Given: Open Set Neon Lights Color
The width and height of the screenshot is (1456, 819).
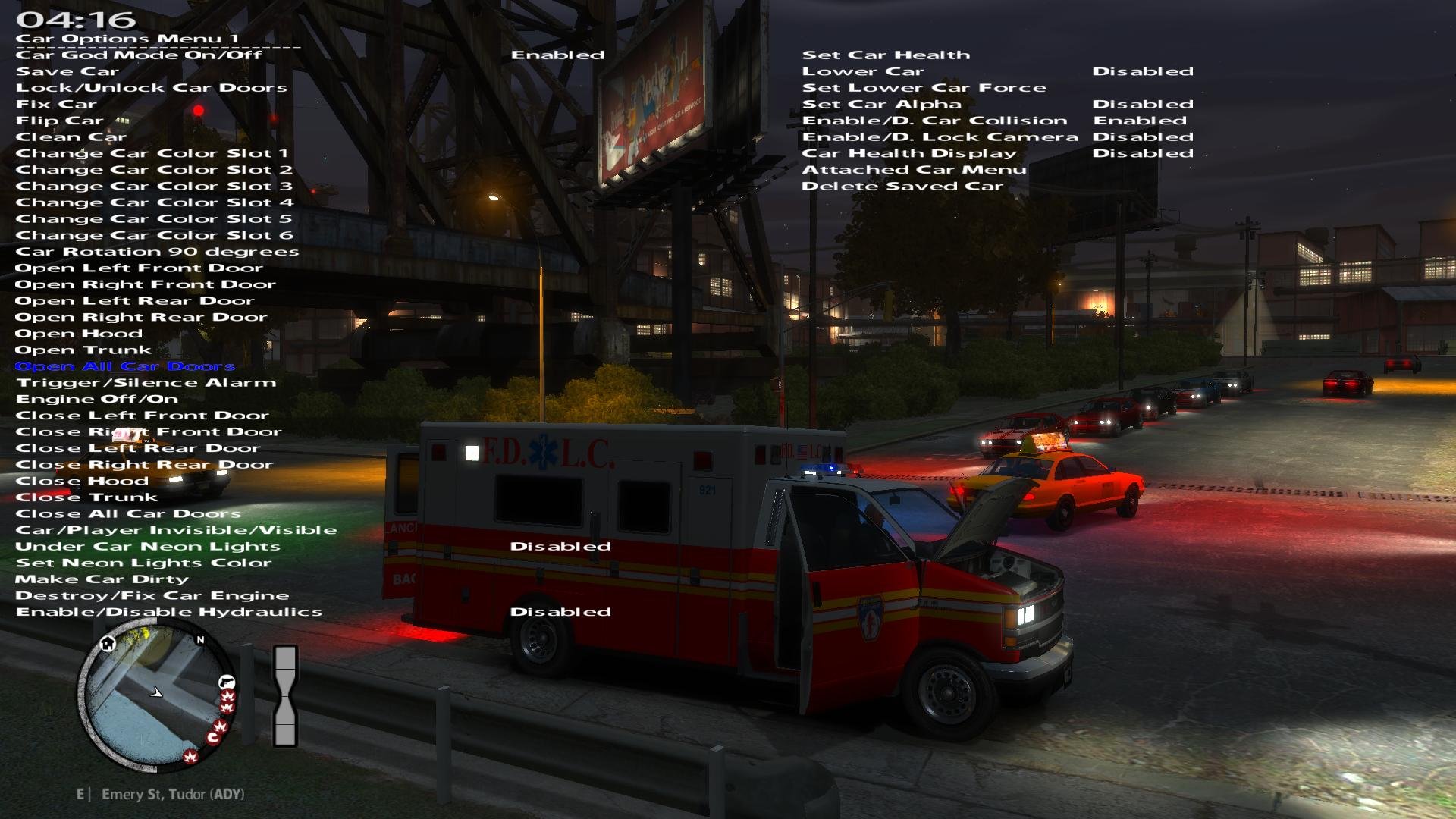Looking at the screenshot, I should point(143,563).
